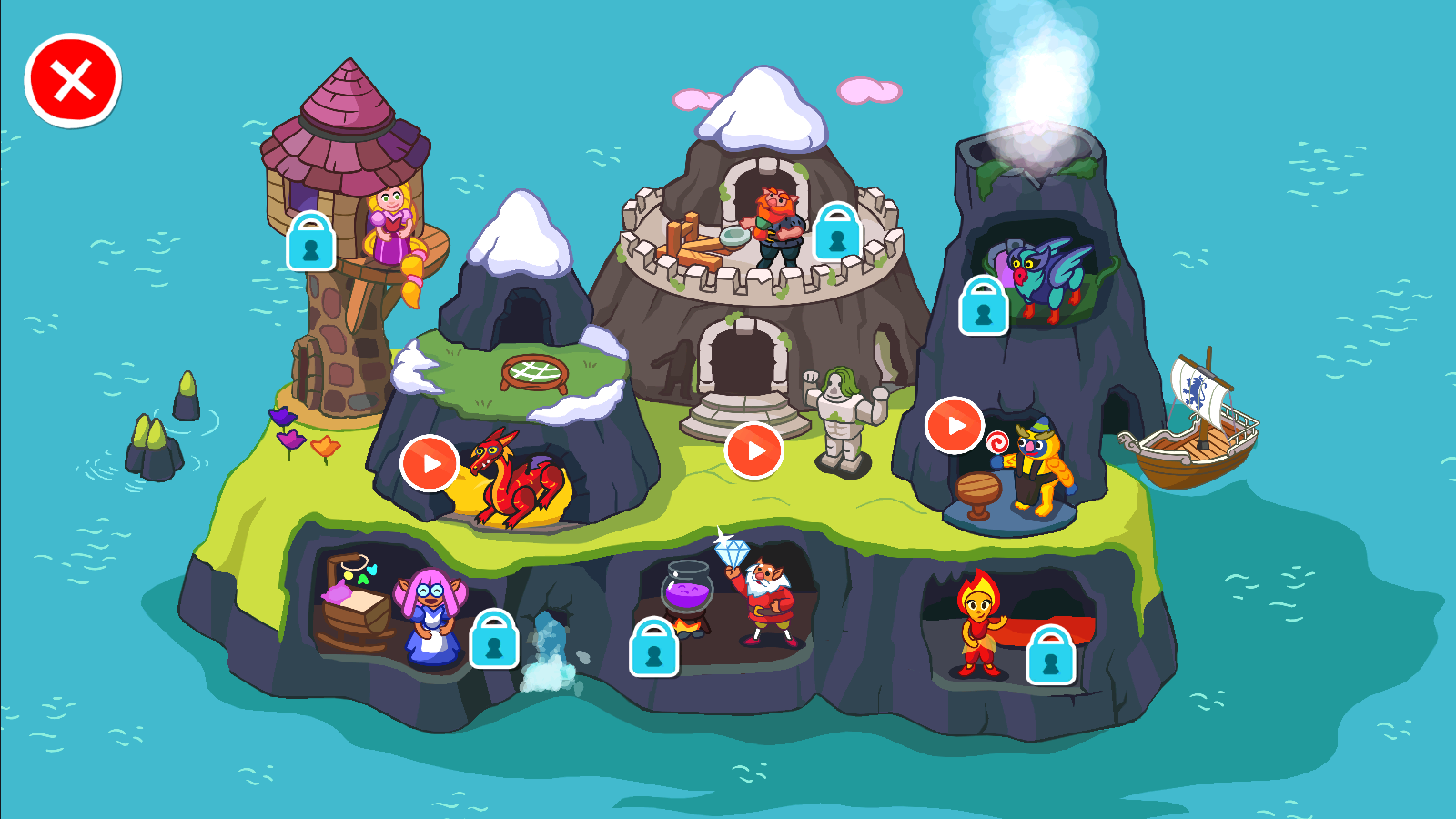
Task: Tap the lock by the fire spirit
Action: coord(1051,656)
